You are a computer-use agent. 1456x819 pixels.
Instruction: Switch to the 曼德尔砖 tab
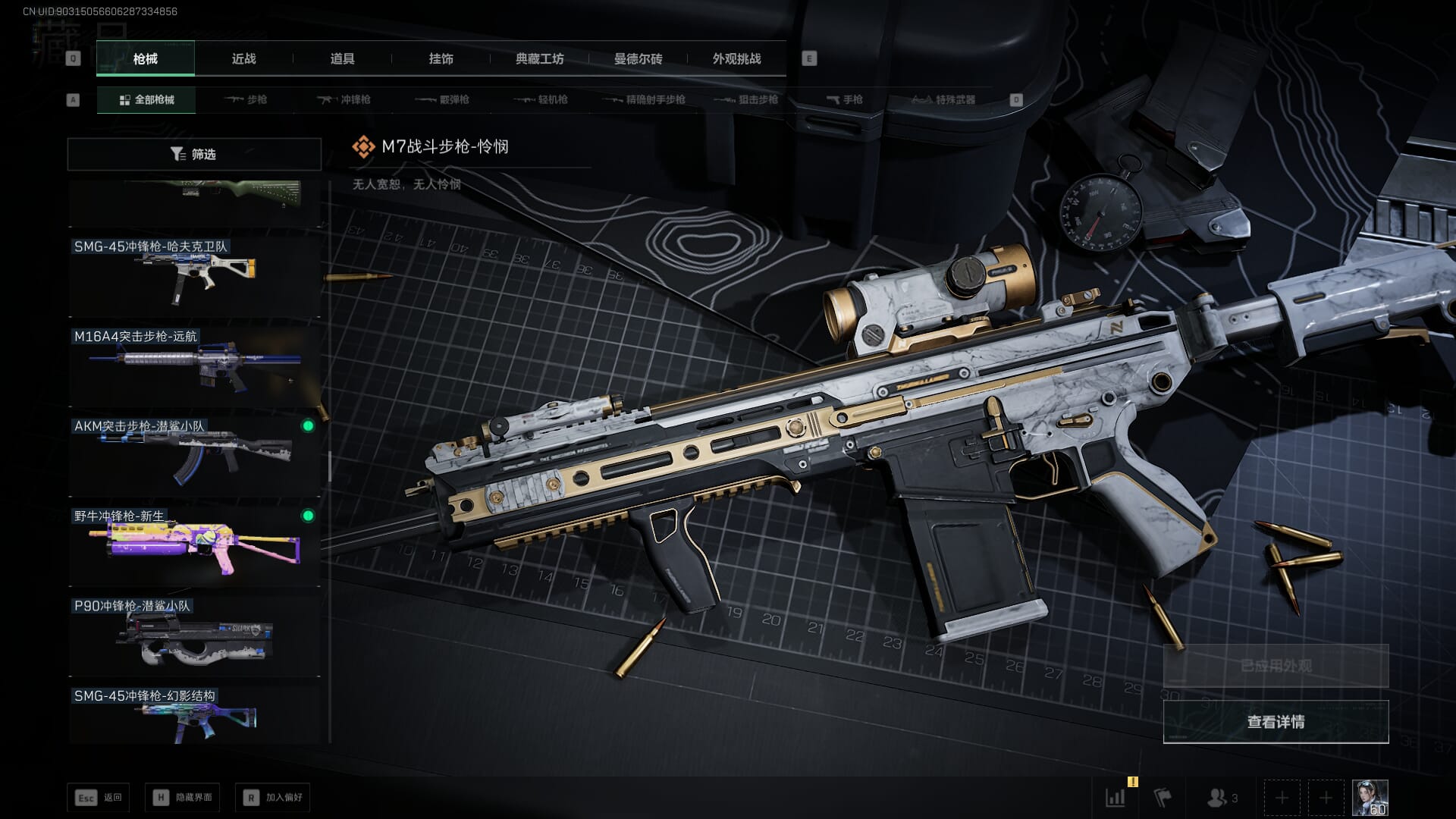click(x=638, y=58)
